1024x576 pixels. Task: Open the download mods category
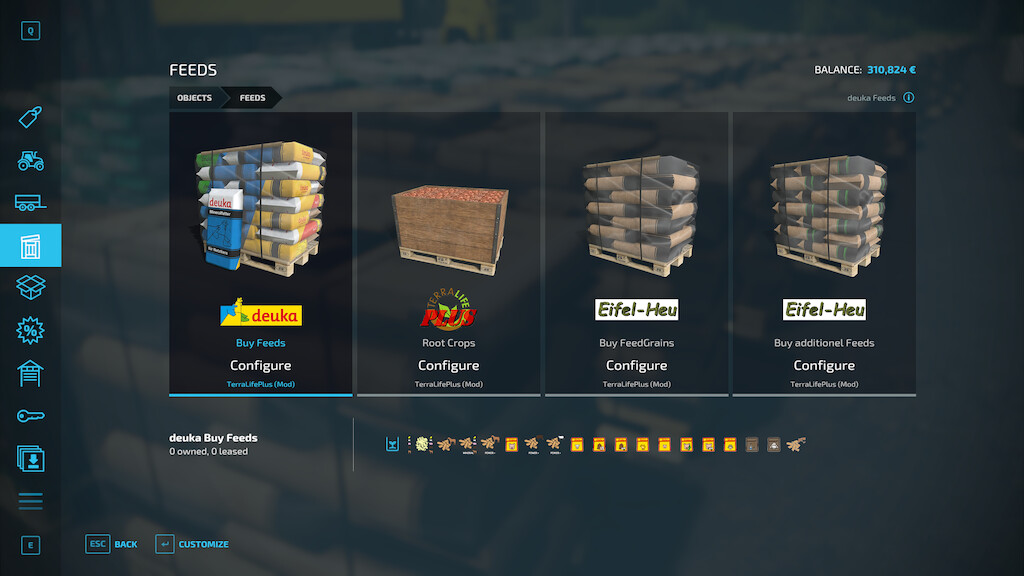point(30,458)
